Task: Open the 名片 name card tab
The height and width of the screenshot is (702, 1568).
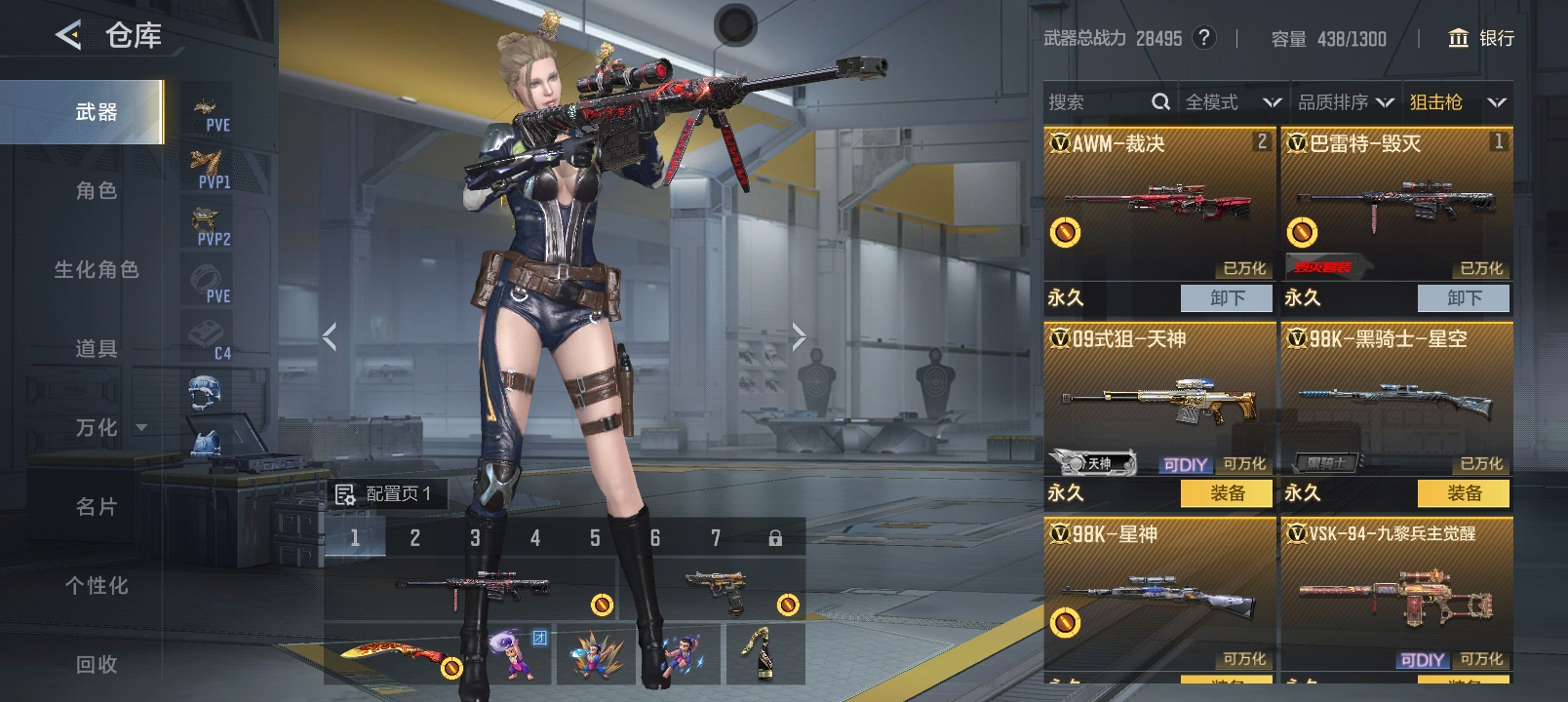Action: [97, 507]
